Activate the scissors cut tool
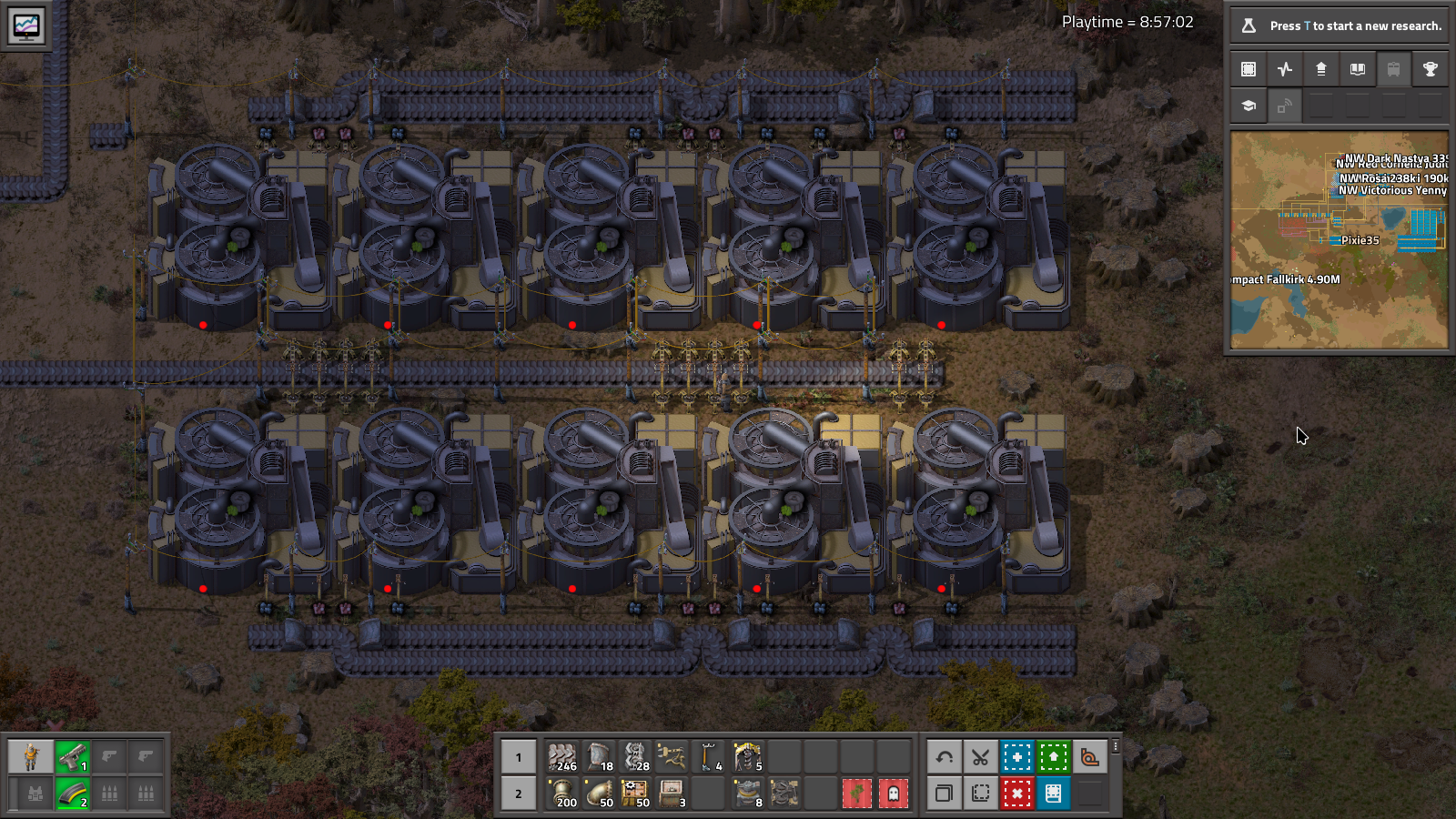This screenshot has width=1456, height=819. tap(980, 756)
